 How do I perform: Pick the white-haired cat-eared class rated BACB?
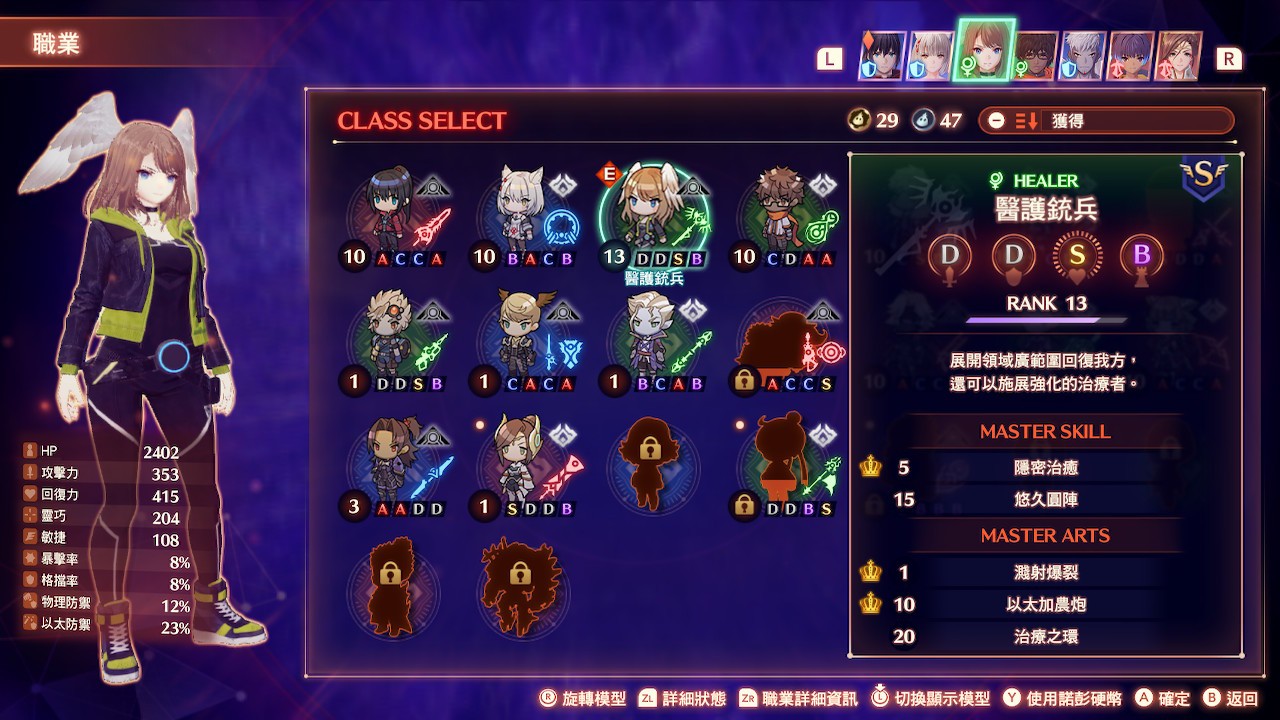tap(525, 215)
